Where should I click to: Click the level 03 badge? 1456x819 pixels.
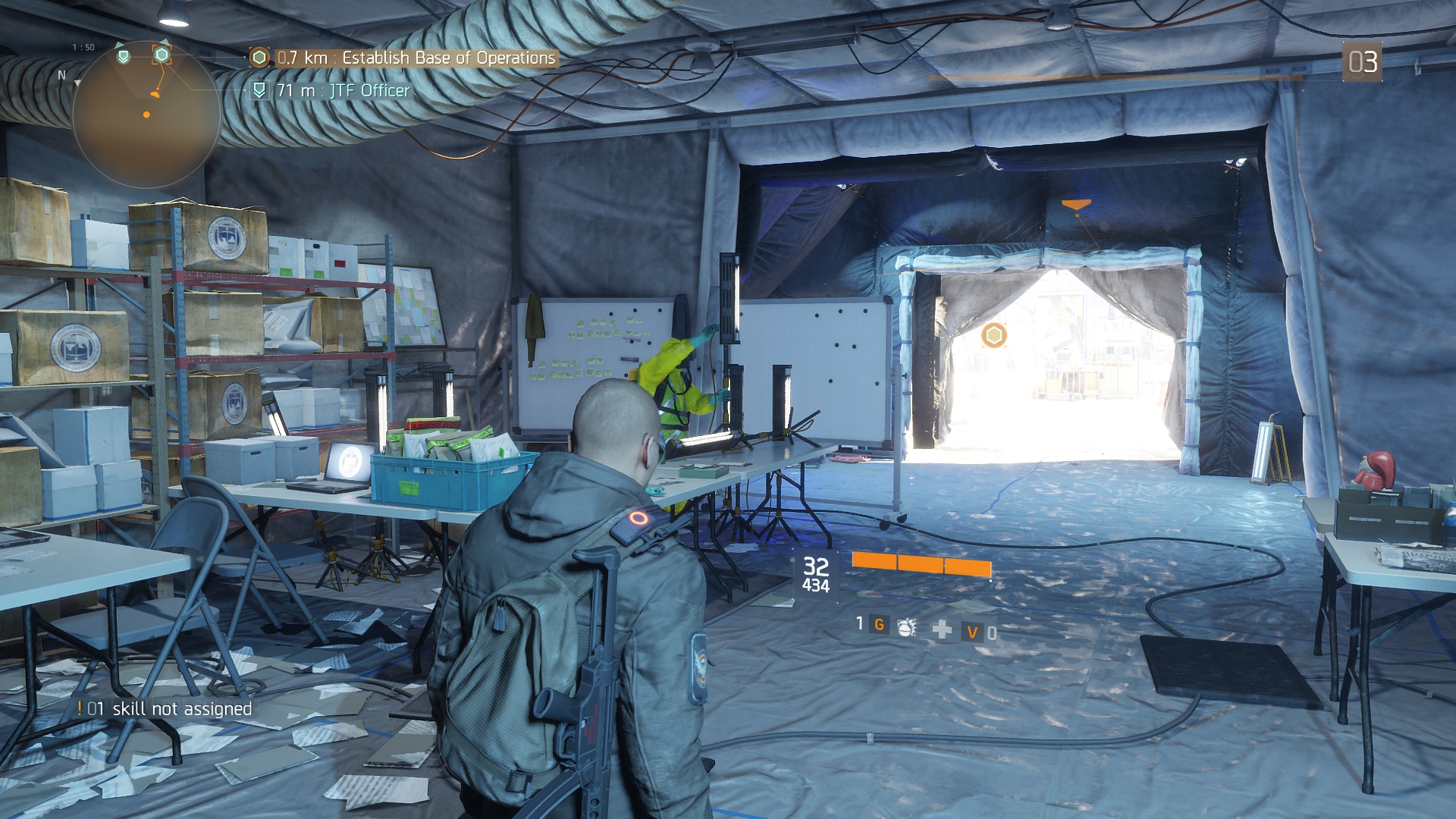(x=1362, y=62)
